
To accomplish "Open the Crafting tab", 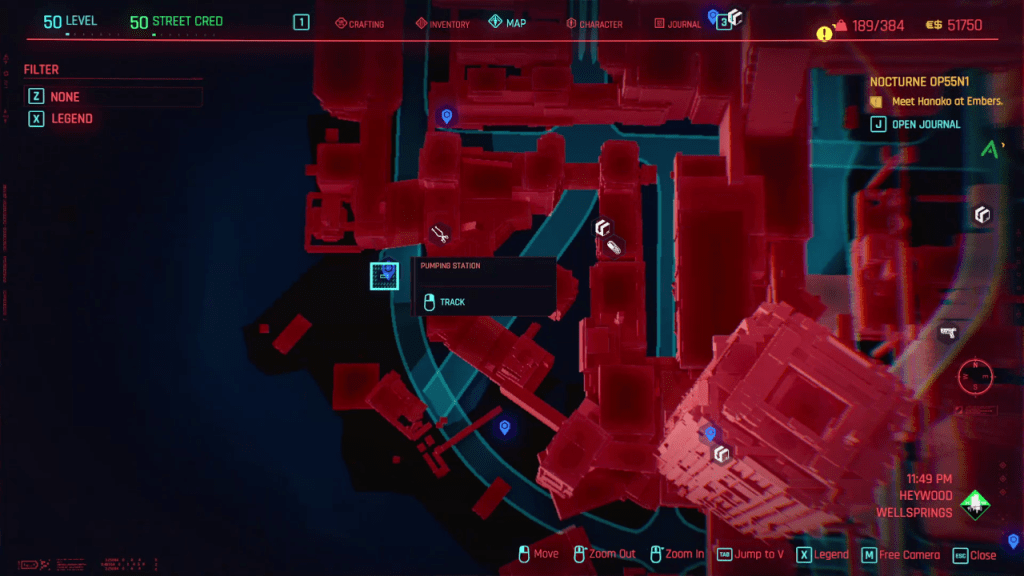I will pos(360,23).
